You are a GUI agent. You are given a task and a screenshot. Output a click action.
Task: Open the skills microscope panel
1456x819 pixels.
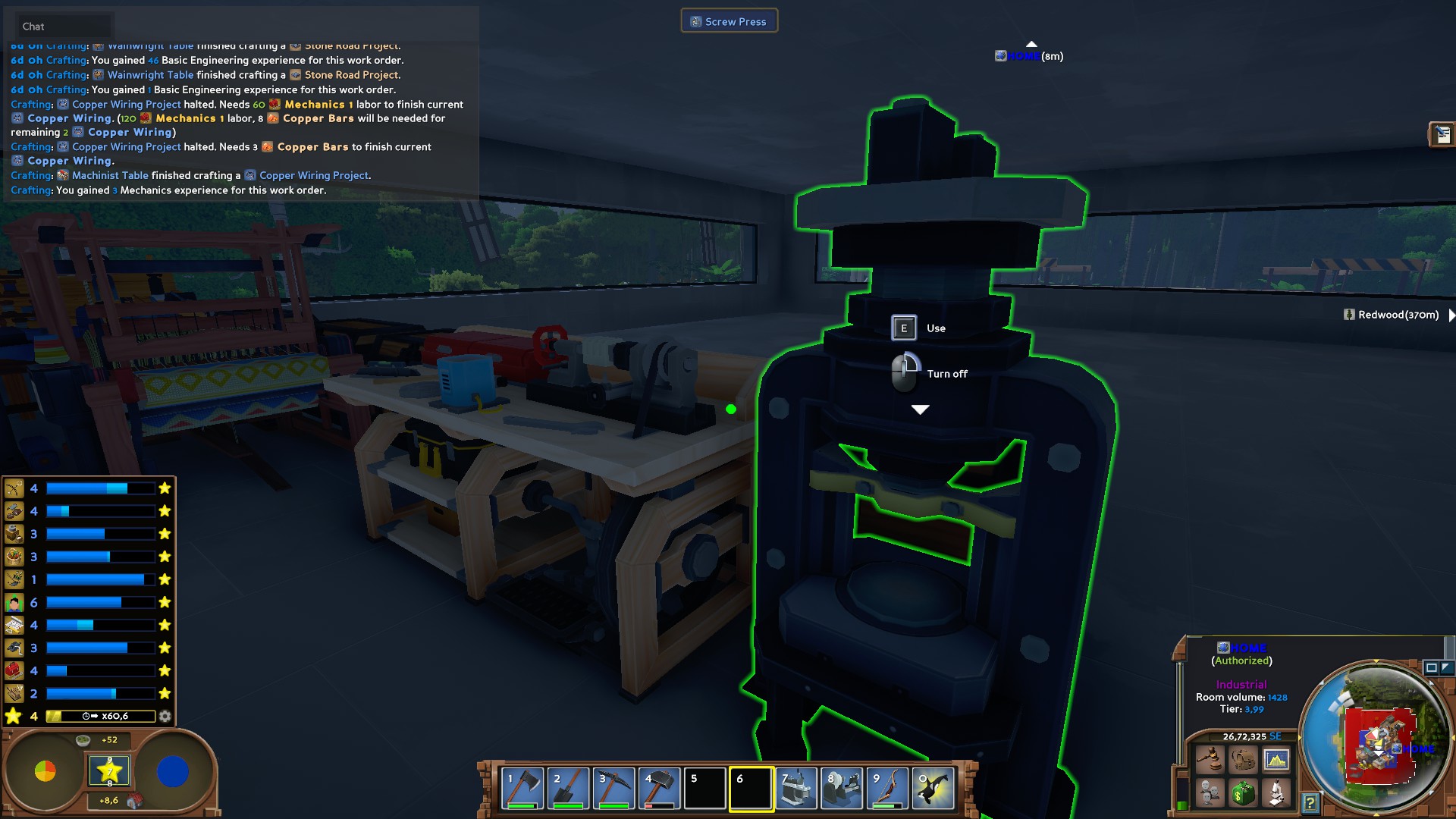coord(1276,793)
